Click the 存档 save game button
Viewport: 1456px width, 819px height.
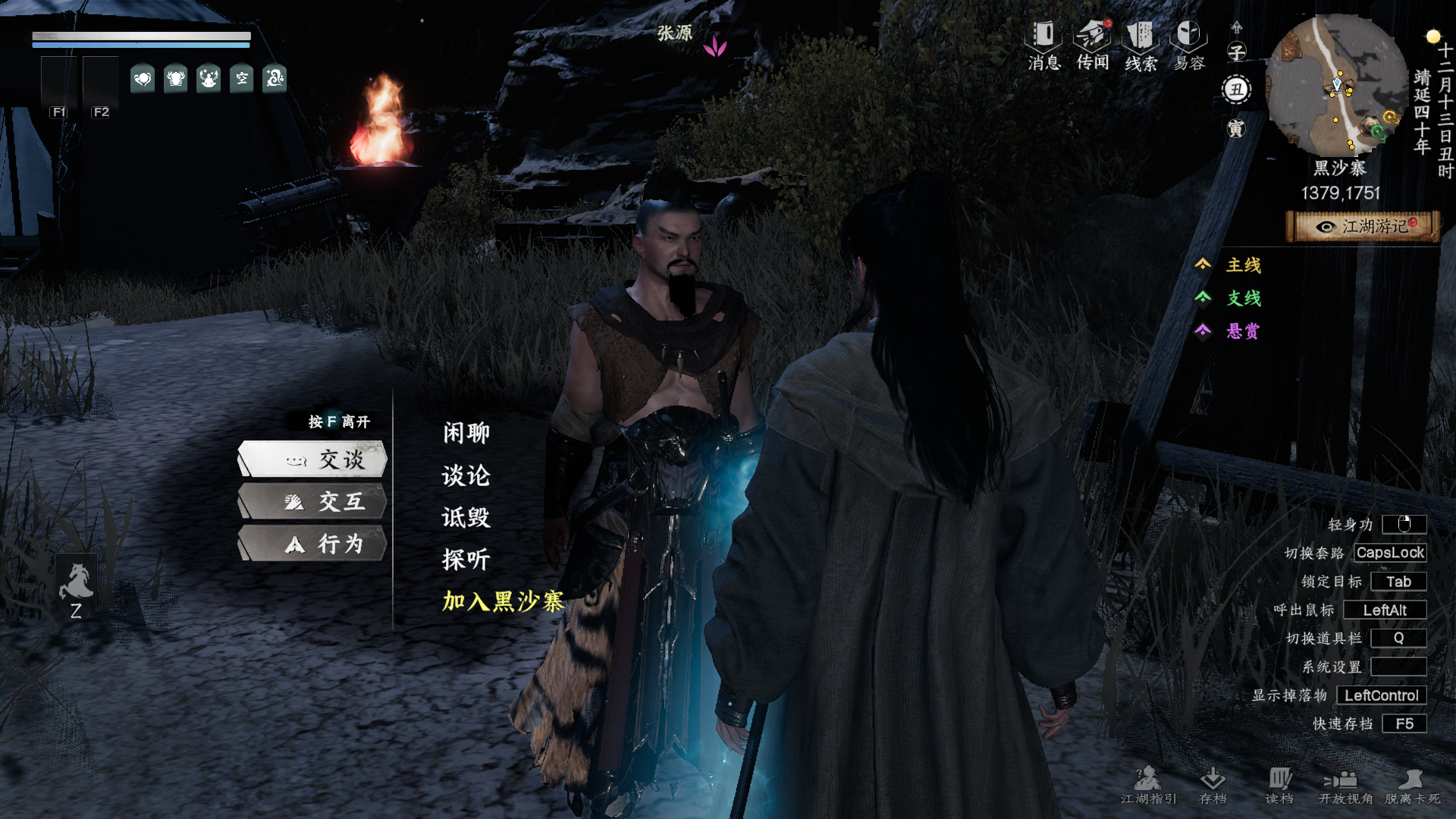coord(1213,785)
